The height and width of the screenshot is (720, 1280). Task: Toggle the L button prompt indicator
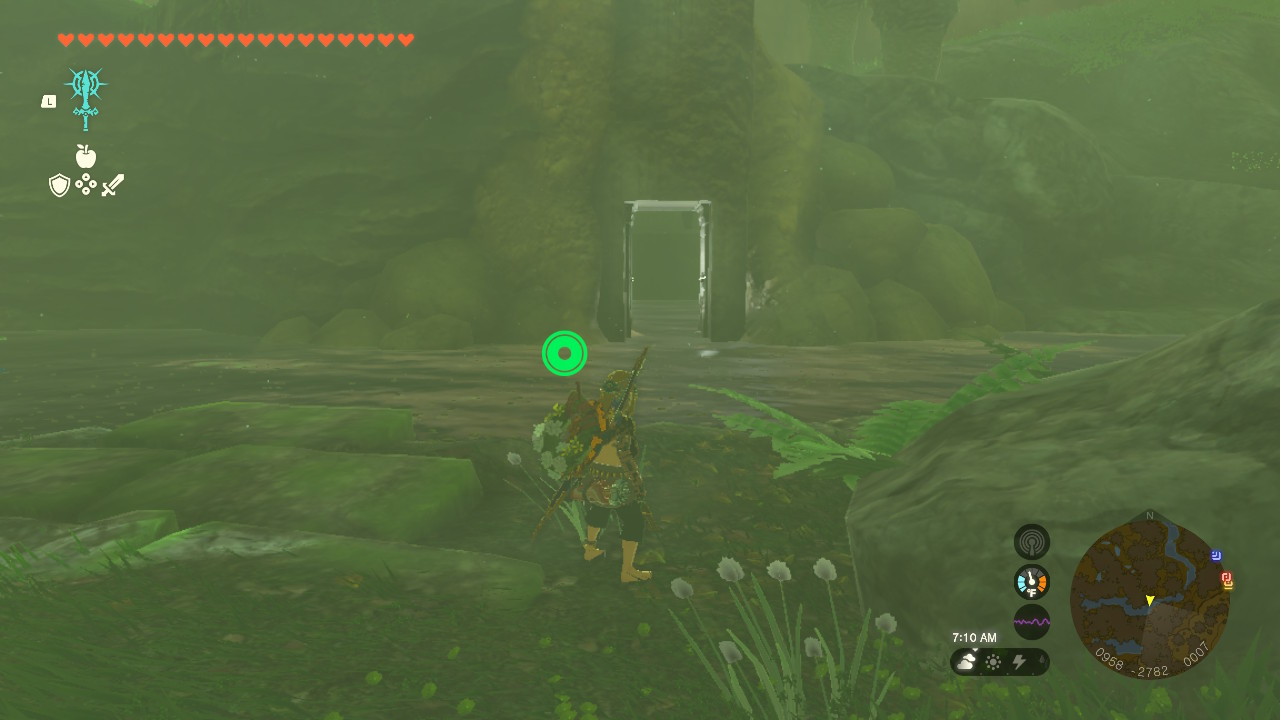[x=47, y=100]
